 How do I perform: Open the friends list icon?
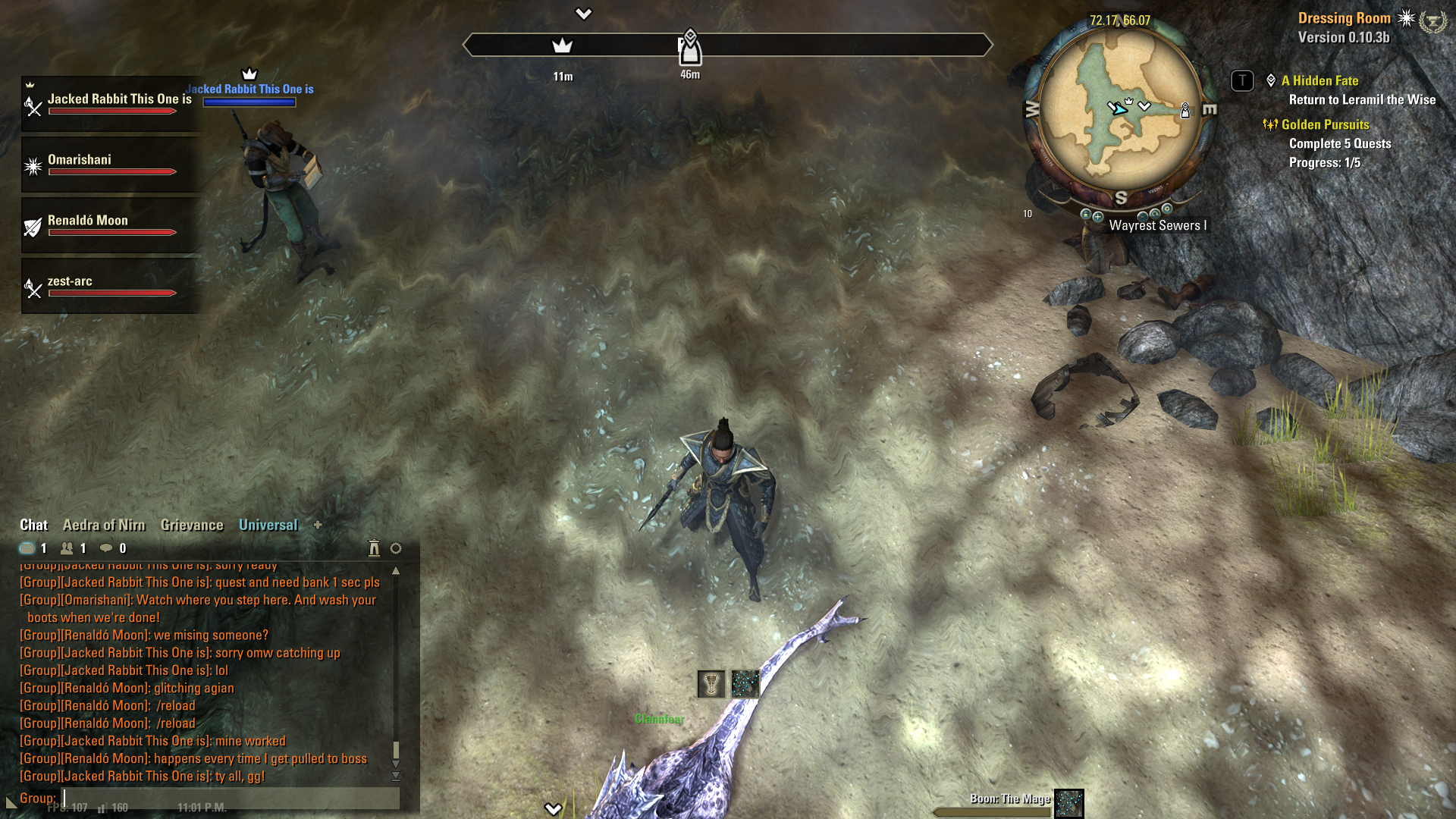[67, 548]
